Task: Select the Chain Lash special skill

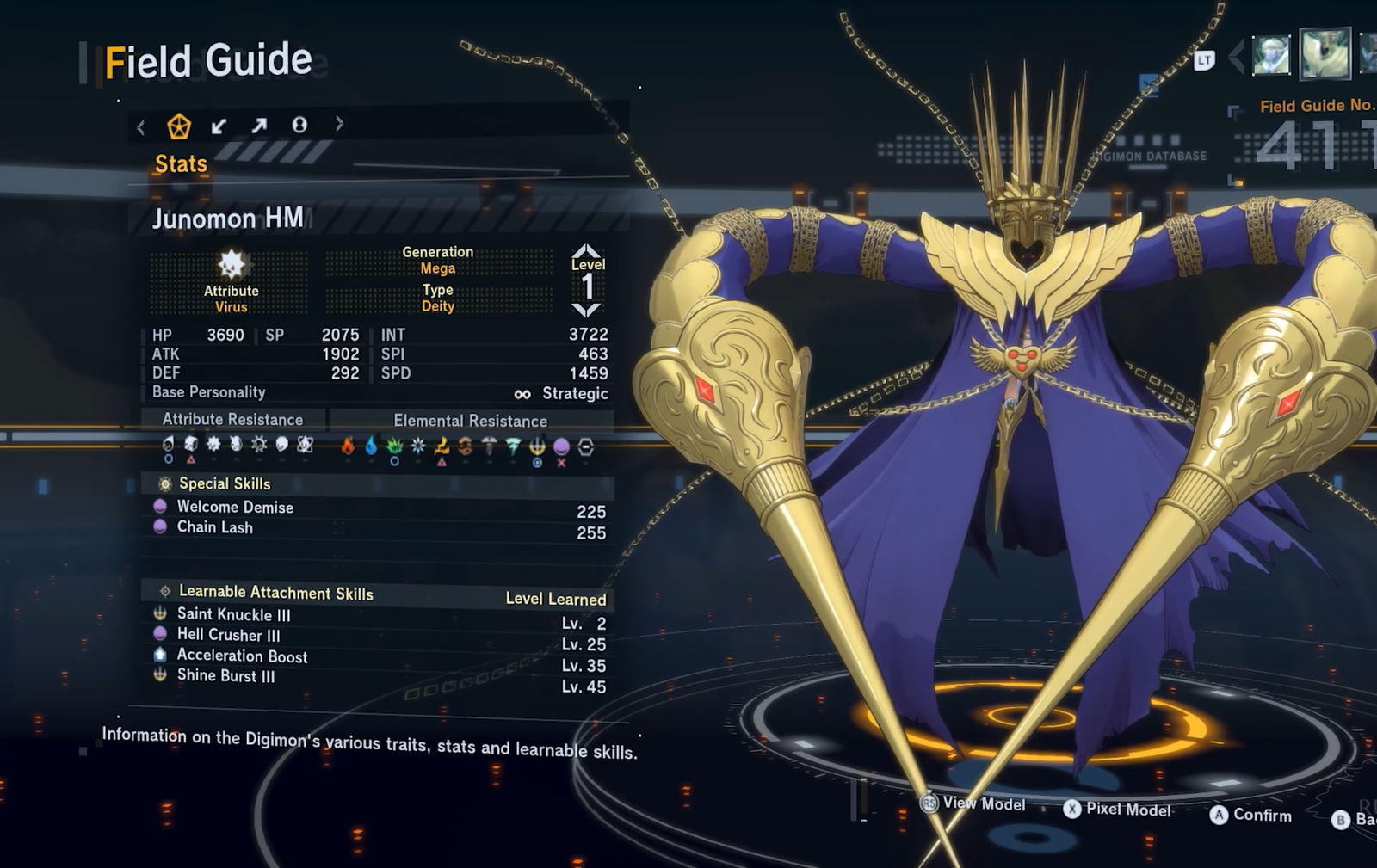Action: point(215,527)
